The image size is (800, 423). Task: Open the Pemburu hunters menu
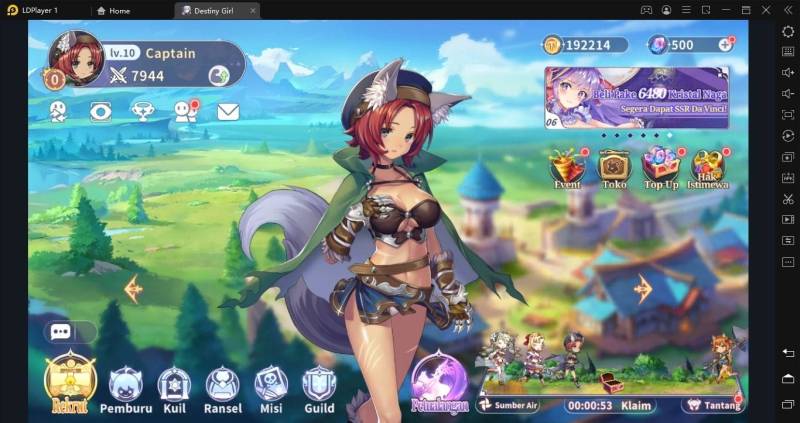point(126,386)
